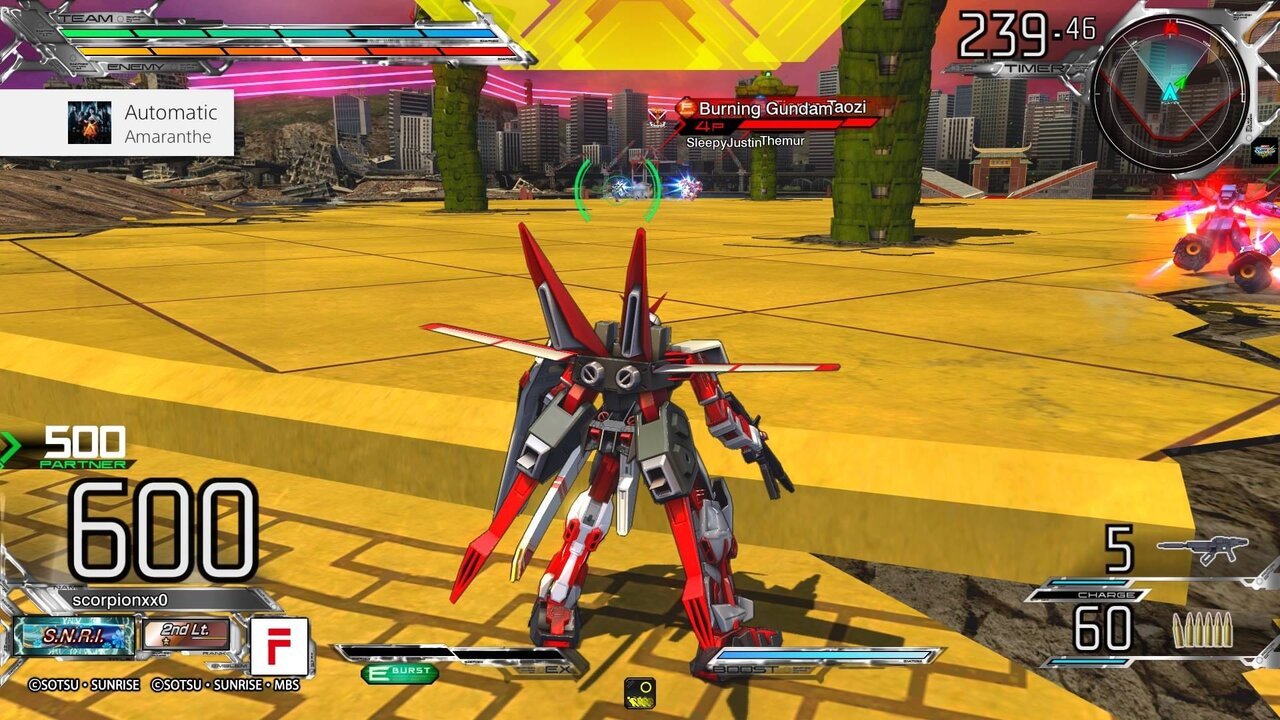Open the circular radar minimap
Screen dimensions: 1280x720
pyautogui.click(x=1169, y=92)
